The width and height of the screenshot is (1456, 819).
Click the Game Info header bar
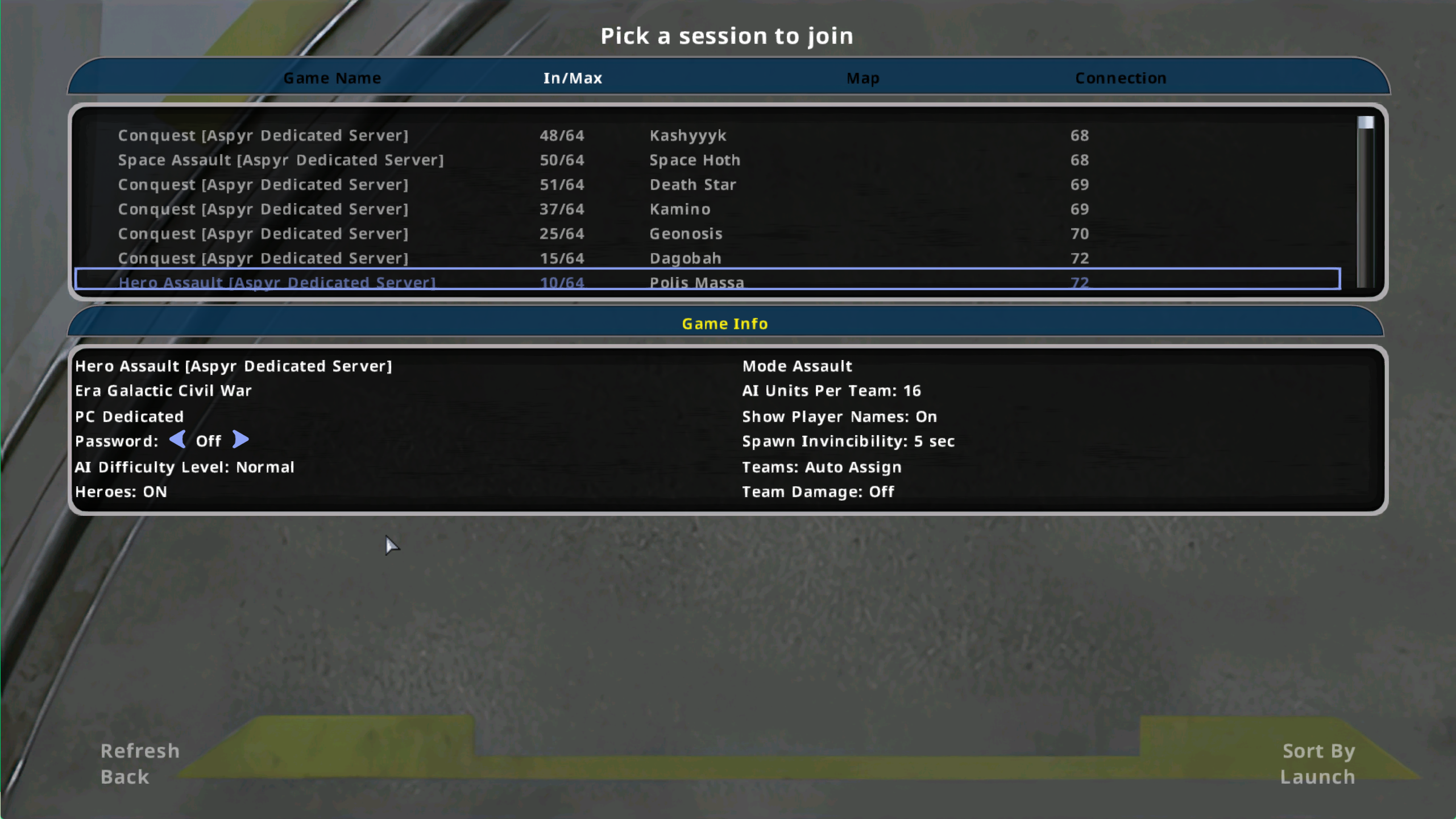coord(726,323)
